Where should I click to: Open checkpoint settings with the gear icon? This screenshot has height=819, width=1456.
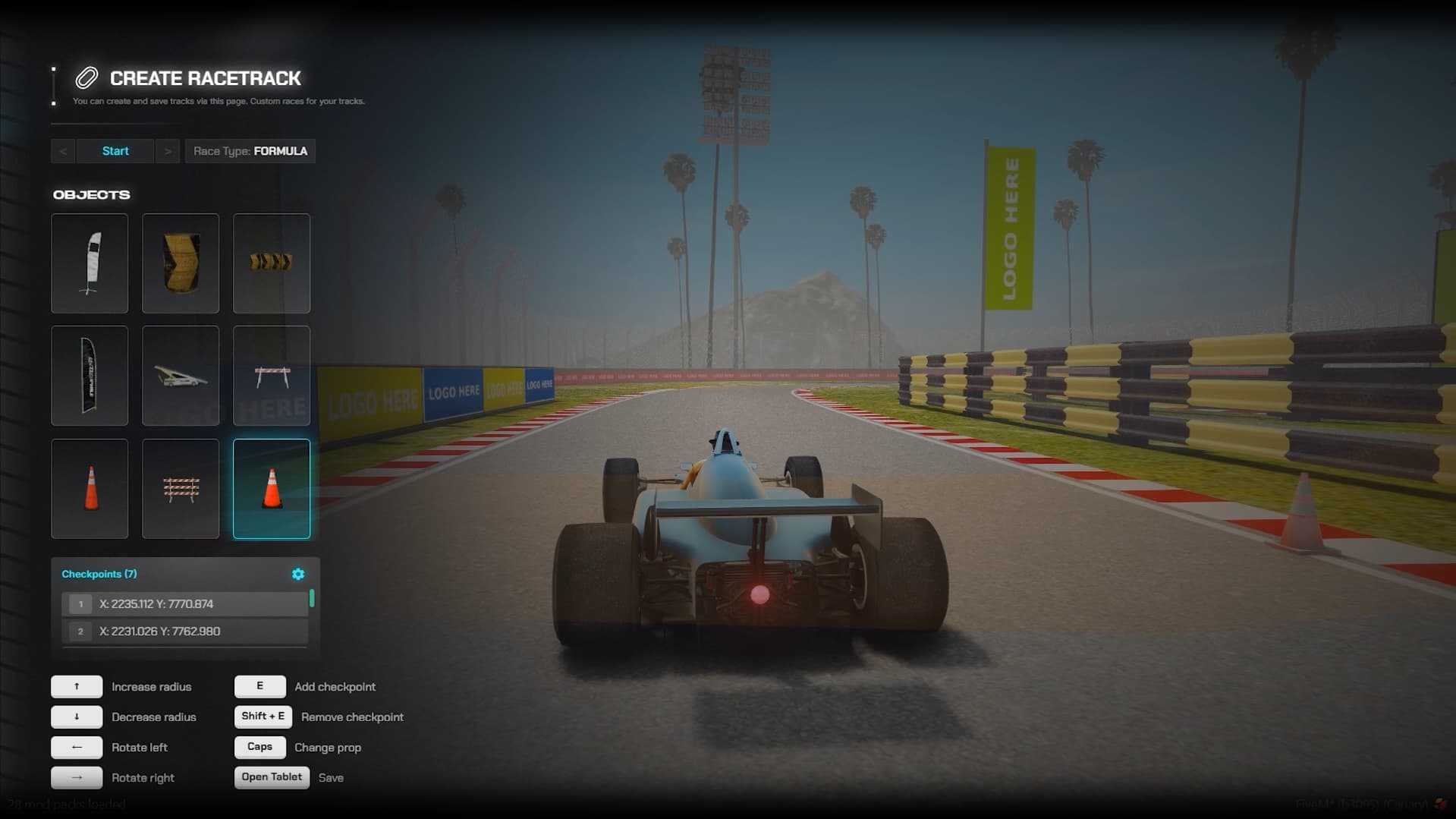click(297, 574)
